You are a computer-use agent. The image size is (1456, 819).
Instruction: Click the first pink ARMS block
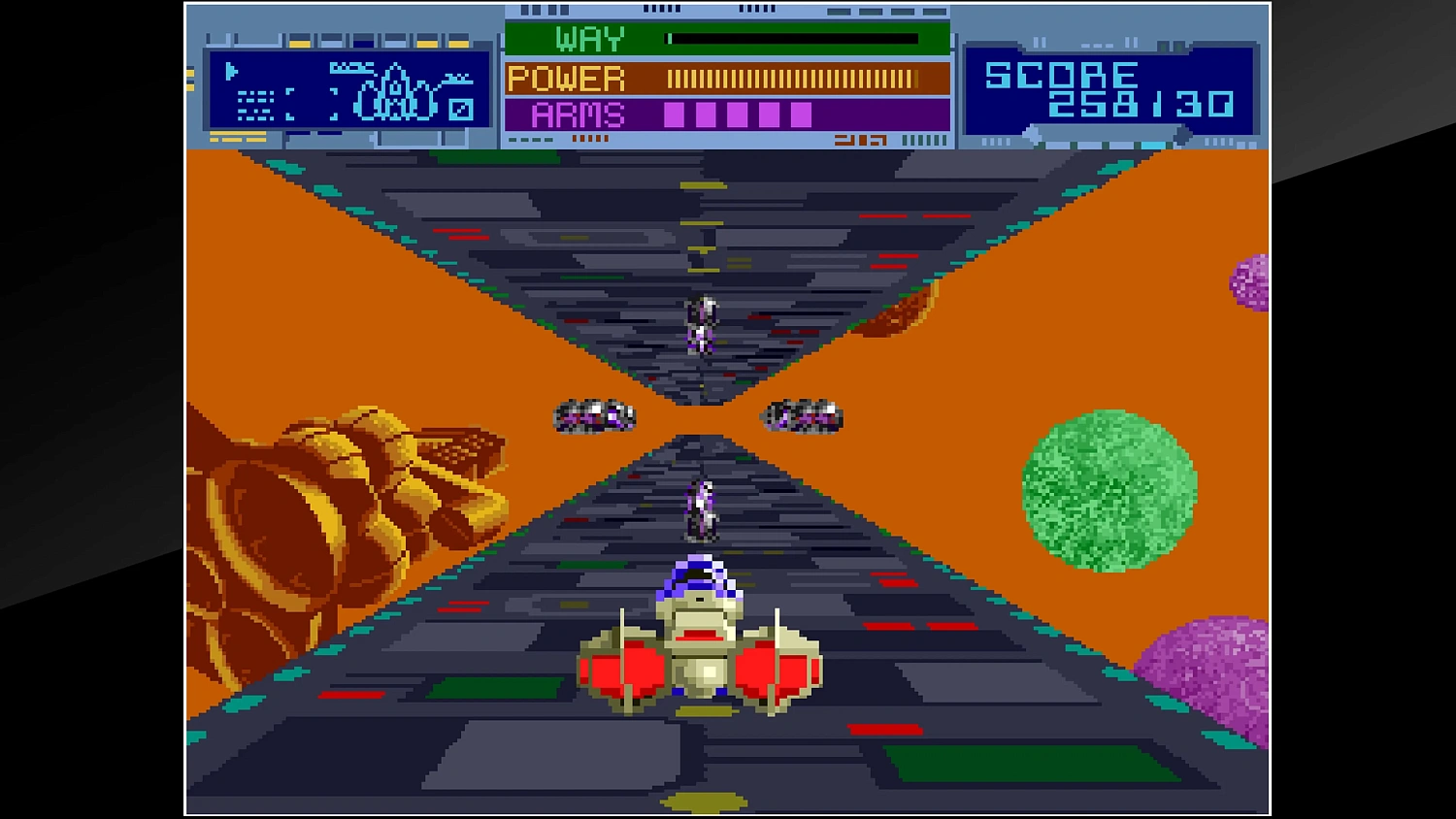(x=674, y=115)
